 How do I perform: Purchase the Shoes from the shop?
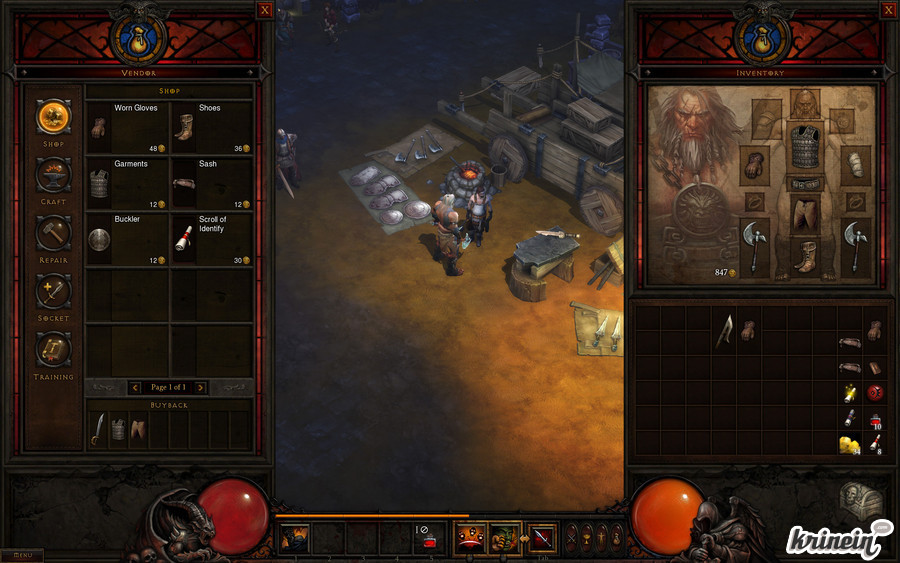click(x=211, y=127)
